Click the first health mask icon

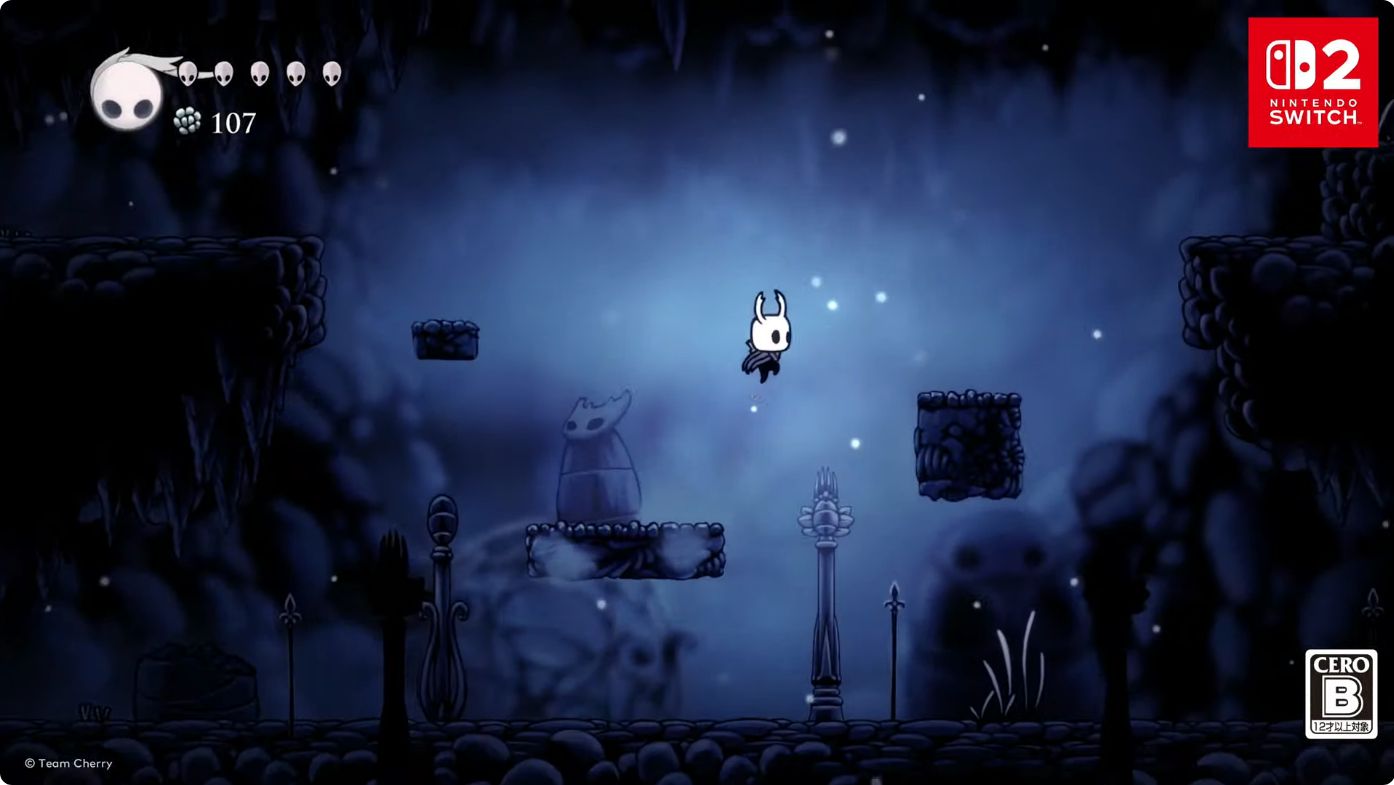point(186,72)
